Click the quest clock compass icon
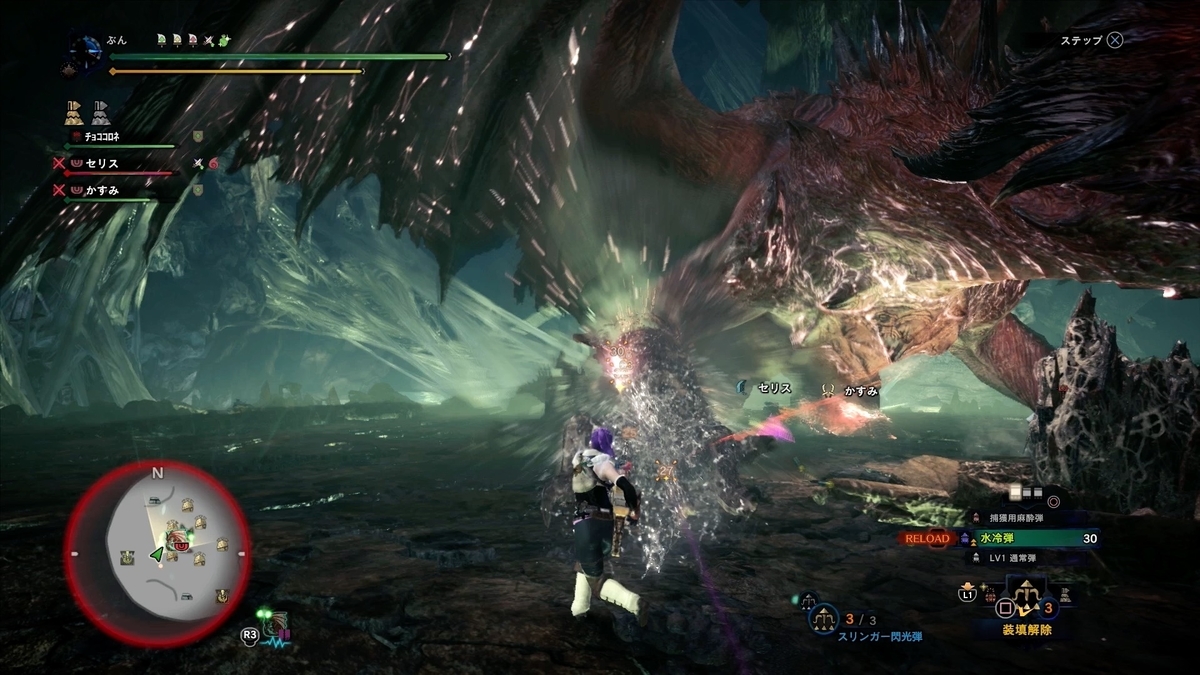 (84, 50)
